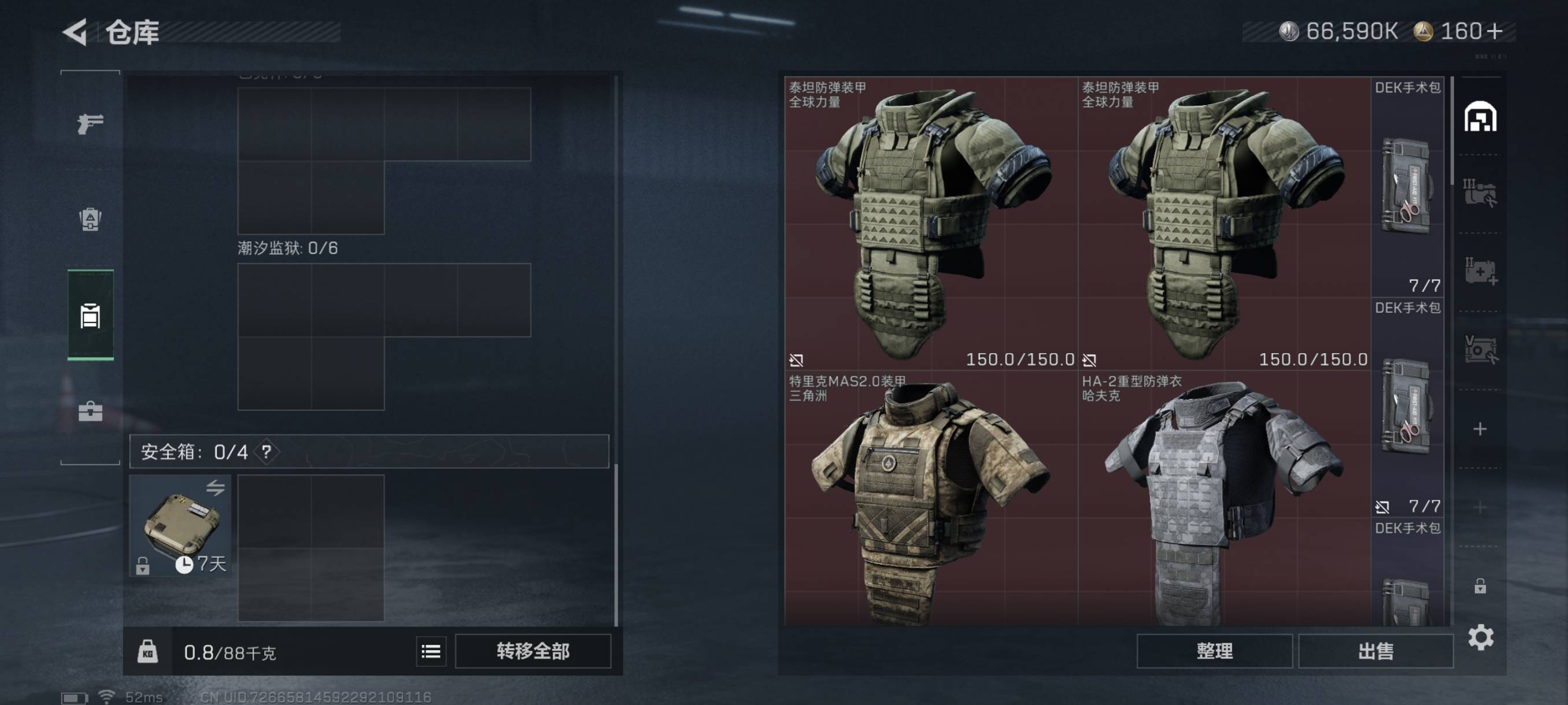This screenshot has height=705, width=1568.
Task: Show the 安全箱 help question mark
Action: 266,452
